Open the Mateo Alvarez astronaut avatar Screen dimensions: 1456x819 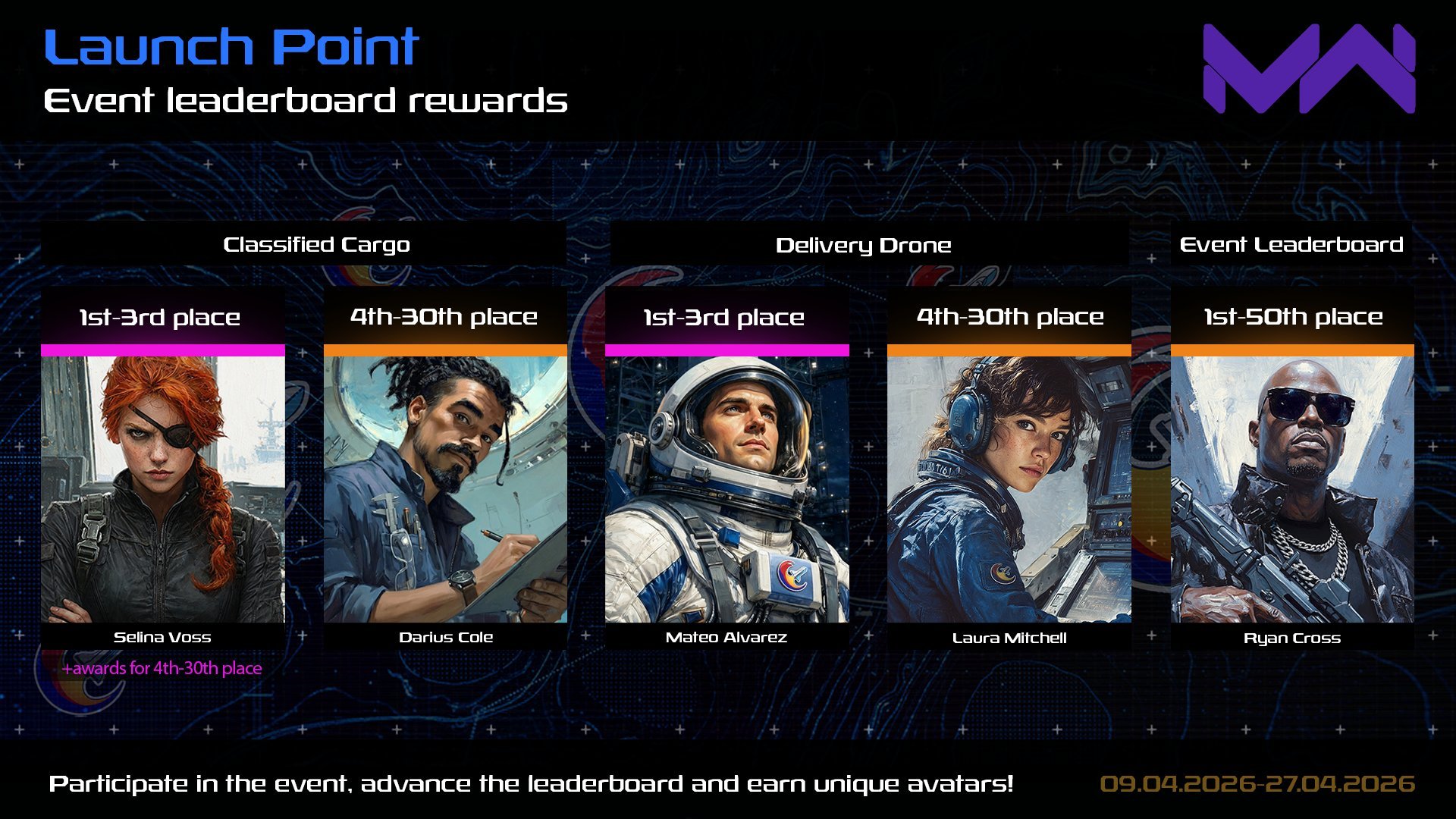click(x=726, y=489)
